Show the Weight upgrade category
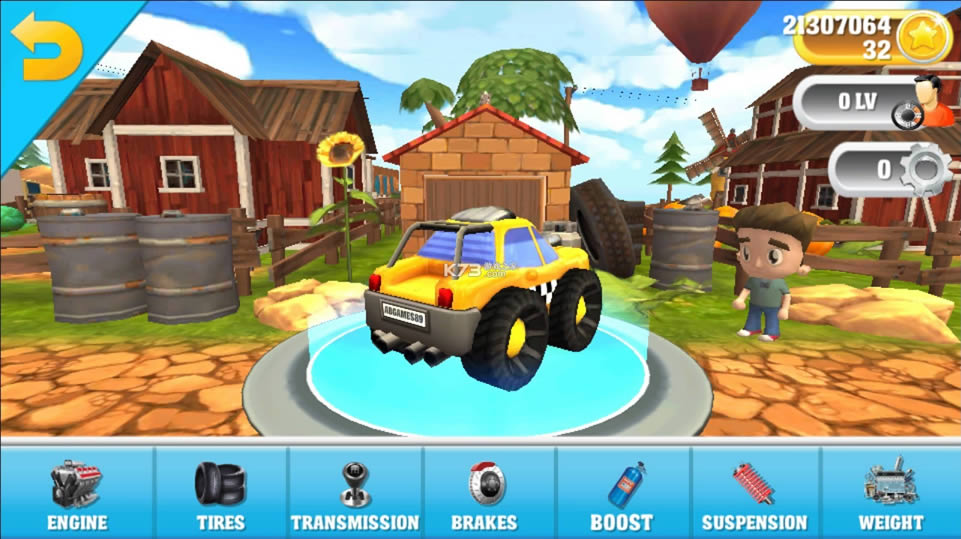This screenshot has width=961, height=539. [x=890, y=494]
